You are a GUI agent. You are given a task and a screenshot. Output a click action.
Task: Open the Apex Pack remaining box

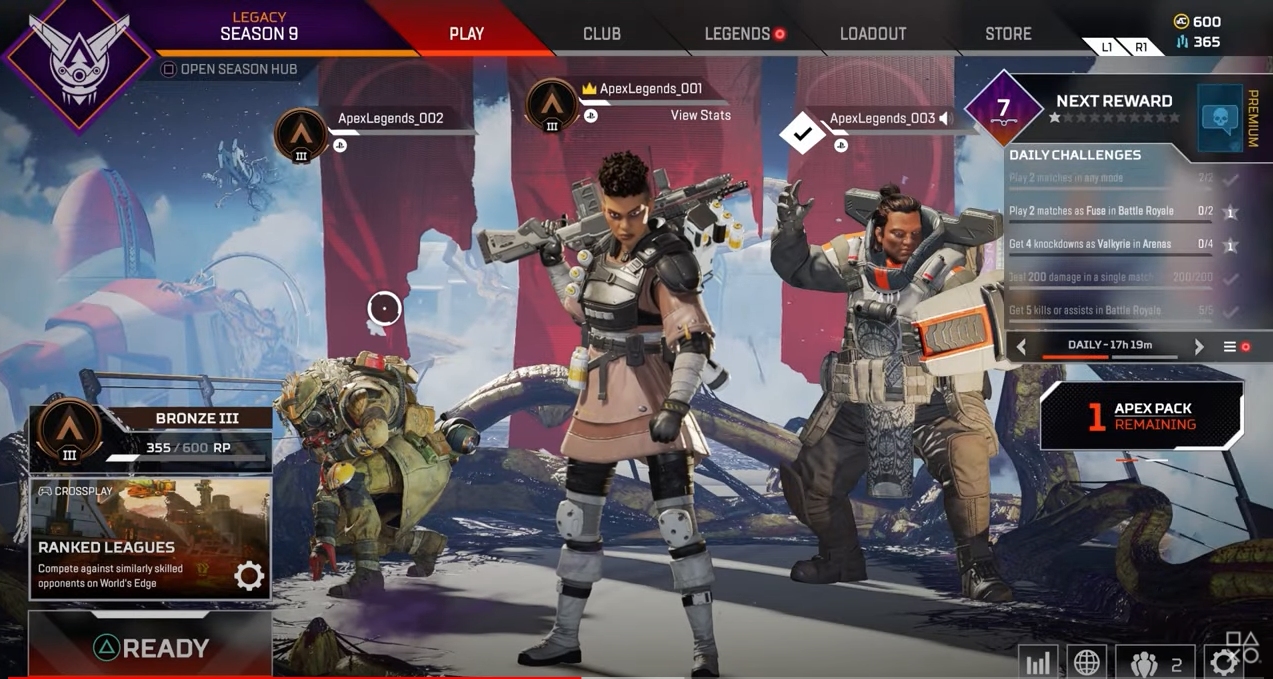[x=1141, y=416]
